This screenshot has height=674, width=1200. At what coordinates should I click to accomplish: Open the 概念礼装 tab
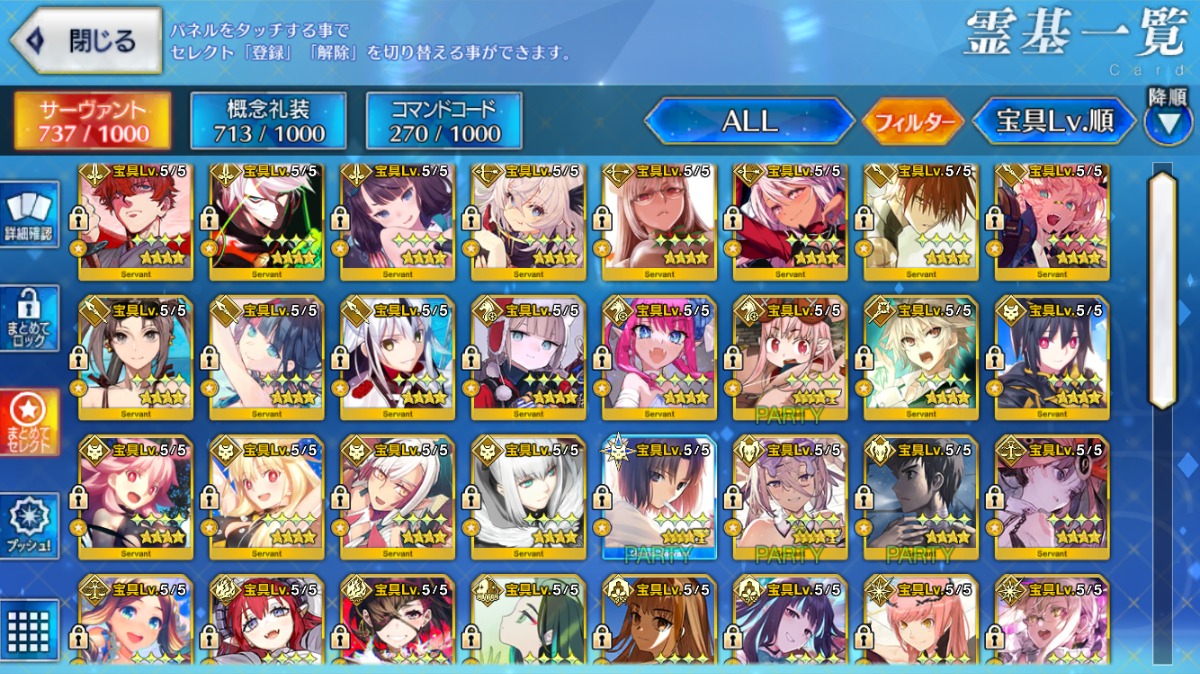pyautogui.click(x=268, y=121)
